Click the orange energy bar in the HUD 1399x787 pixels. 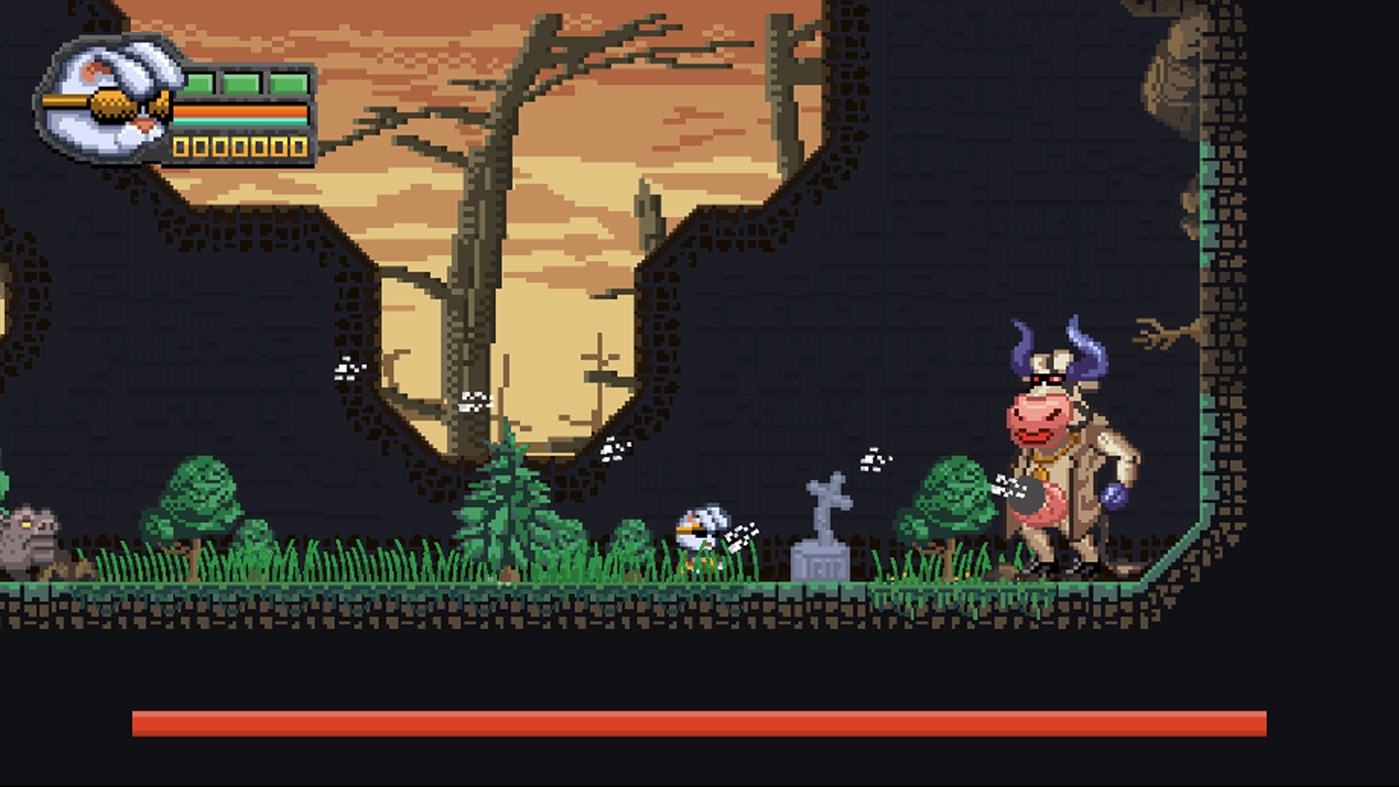tap(240, 110)
